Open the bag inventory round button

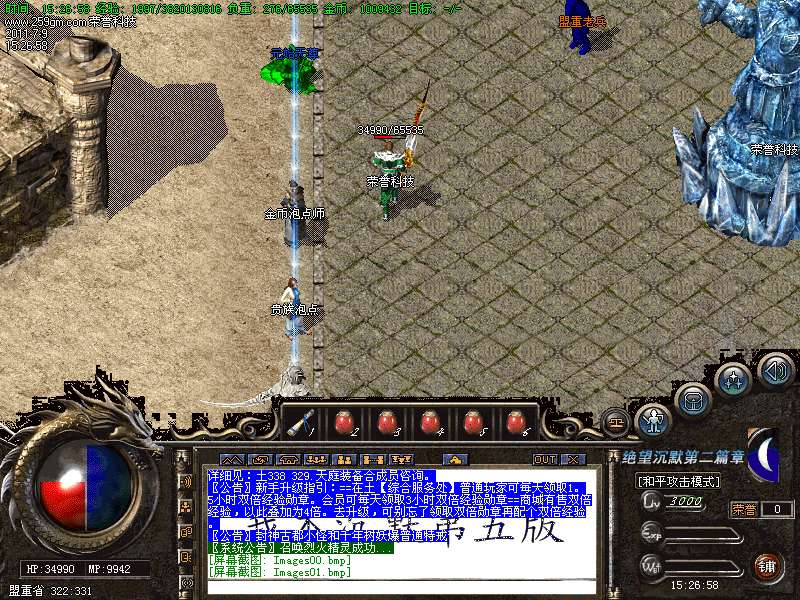click(x=693, y=400)
